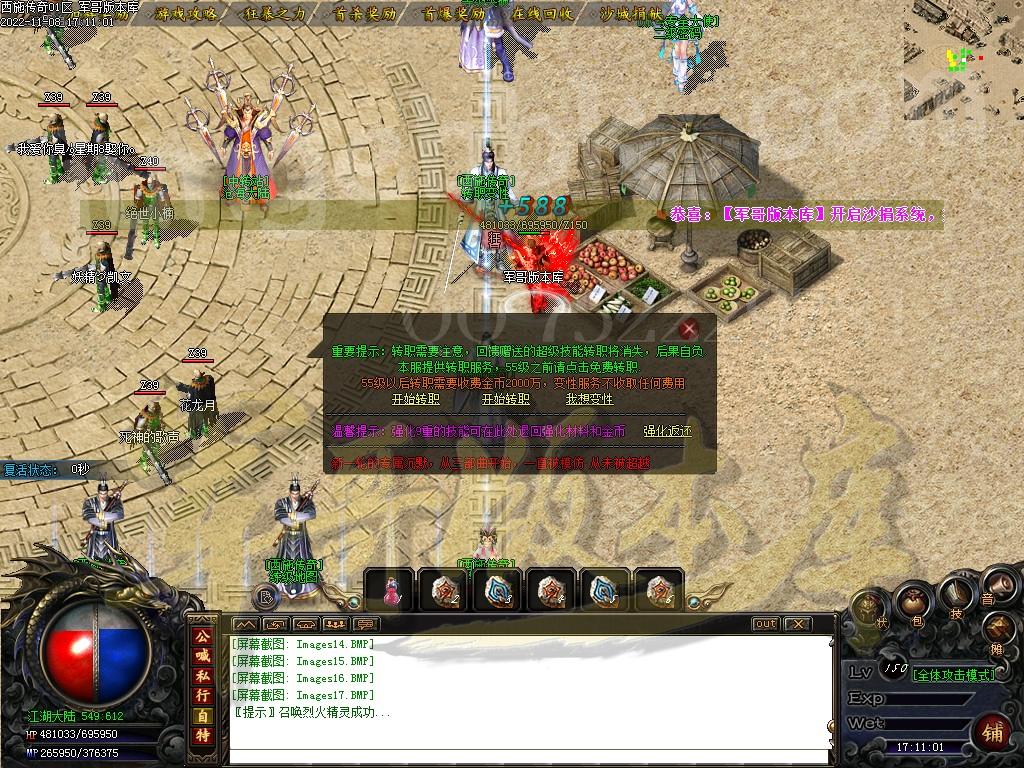Viewport: 1024px width, 768px height.
Task: Close the chat panel with its X button
Action: 797,624
